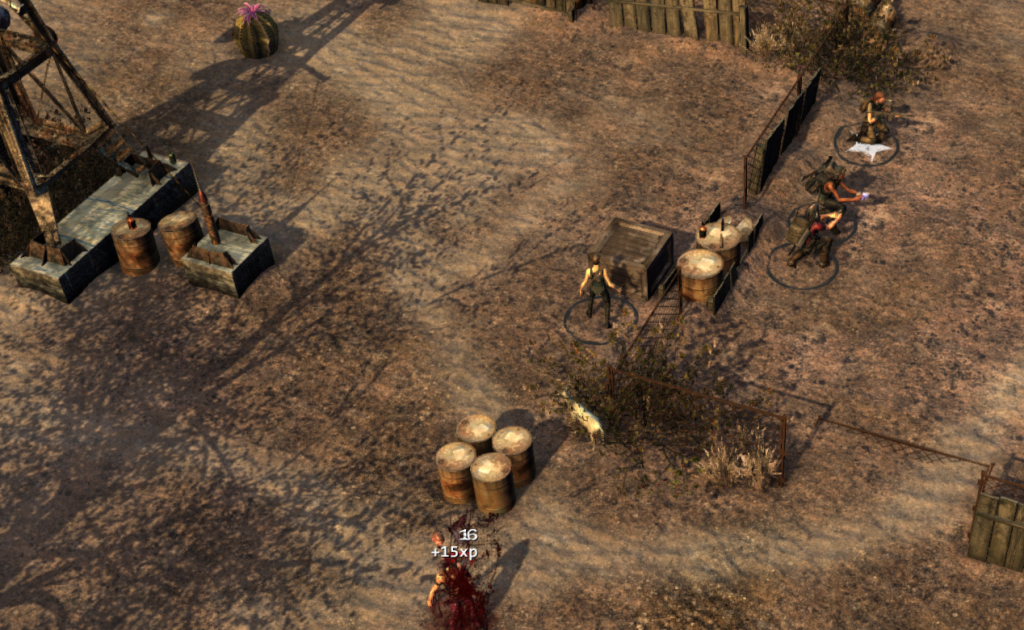
Task: Select the squad member with the white star marker
Action: (x=874, y=120)
